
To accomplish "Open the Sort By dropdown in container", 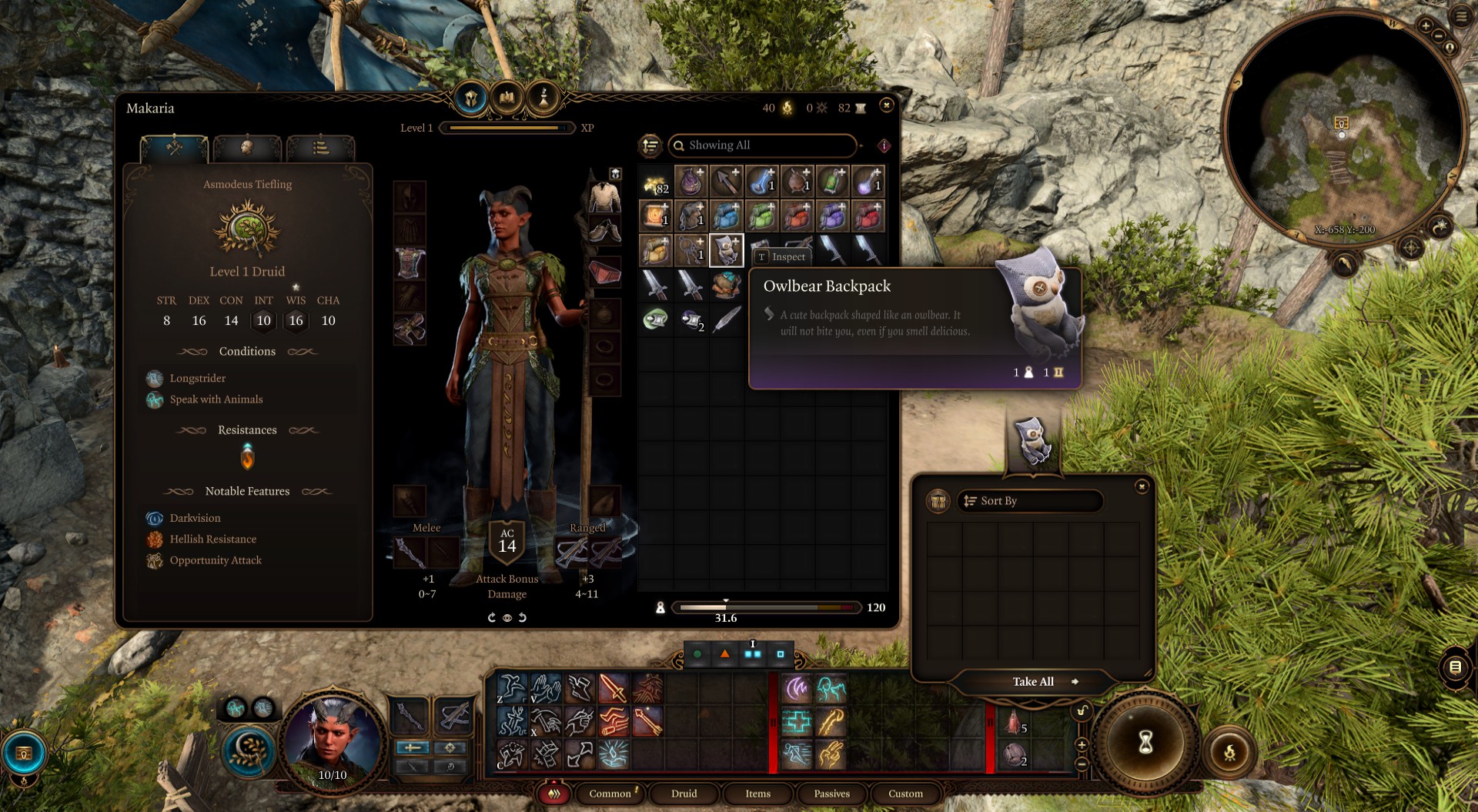I will [1029, 501].
